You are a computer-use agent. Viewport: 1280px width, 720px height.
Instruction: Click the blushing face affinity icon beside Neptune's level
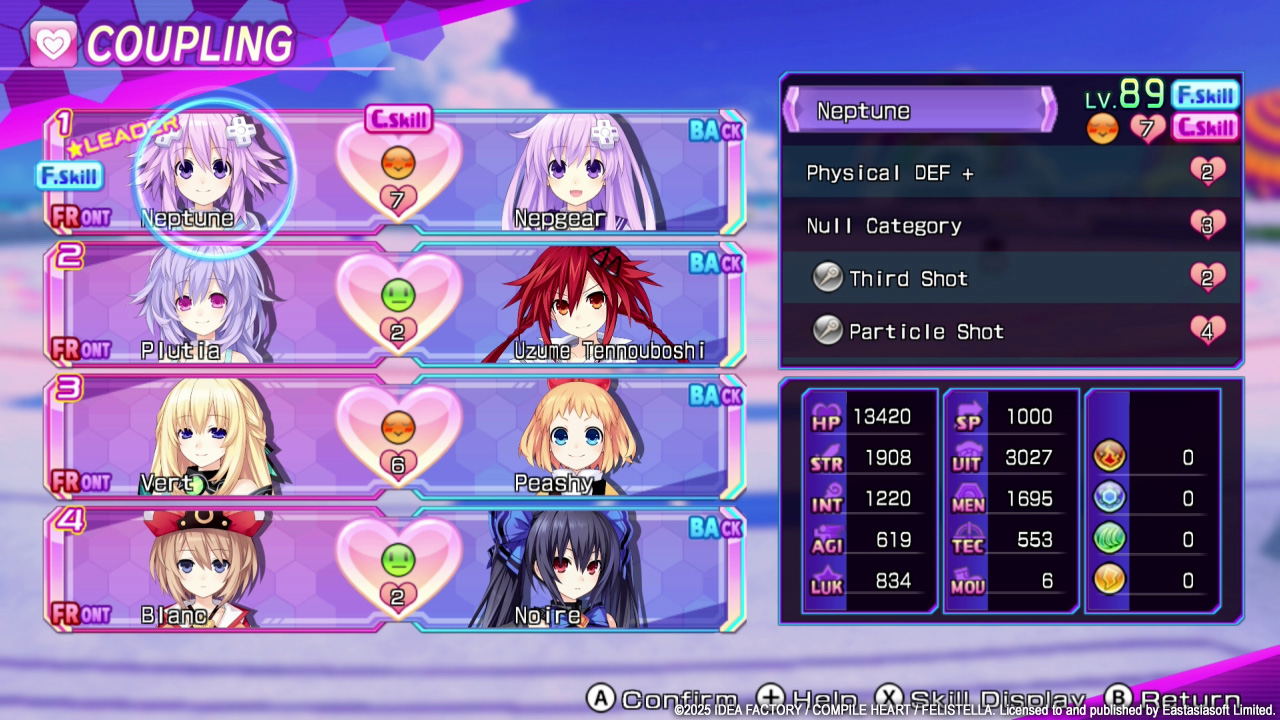click(1103, 128)
